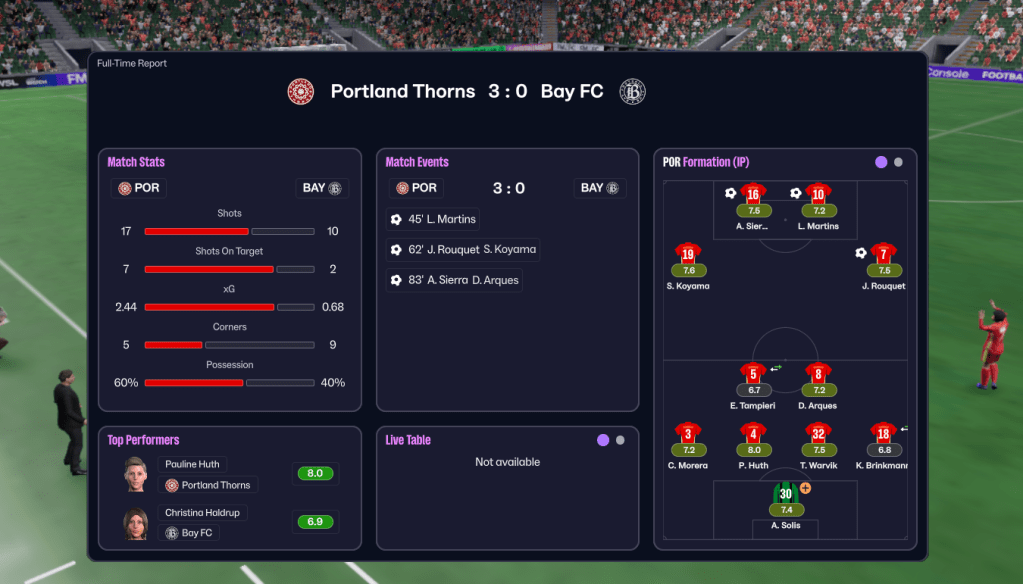Select J. Rouquet's number 7 shirt
The height and width of the screenshot is (584, 1023).
883,254
